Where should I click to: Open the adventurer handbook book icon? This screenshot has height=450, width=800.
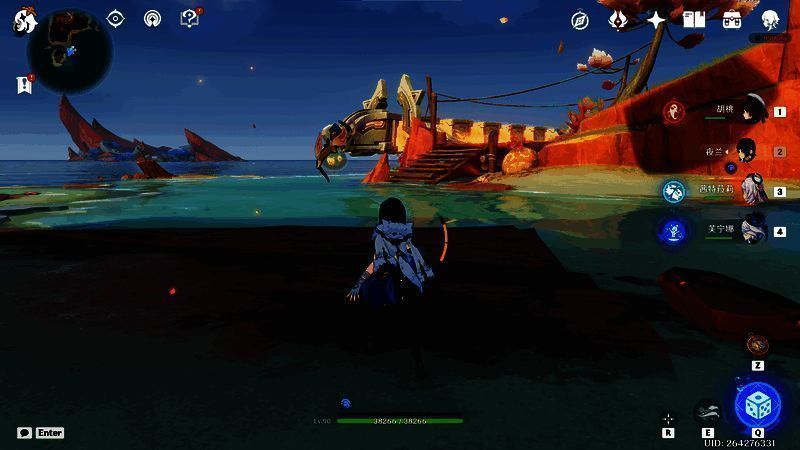(x=694, y=20)
